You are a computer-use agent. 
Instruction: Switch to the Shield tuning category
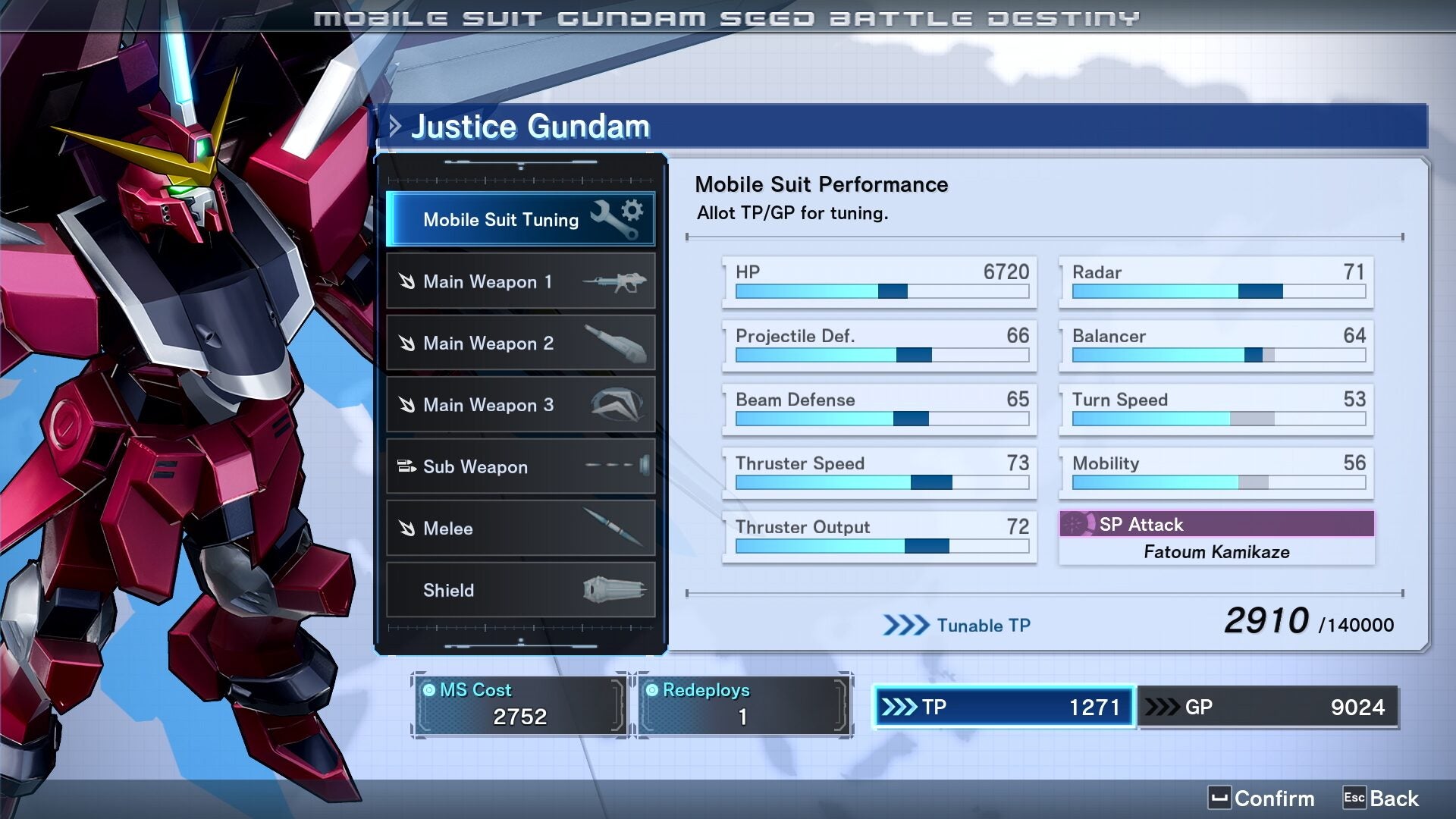click(520, 590)
